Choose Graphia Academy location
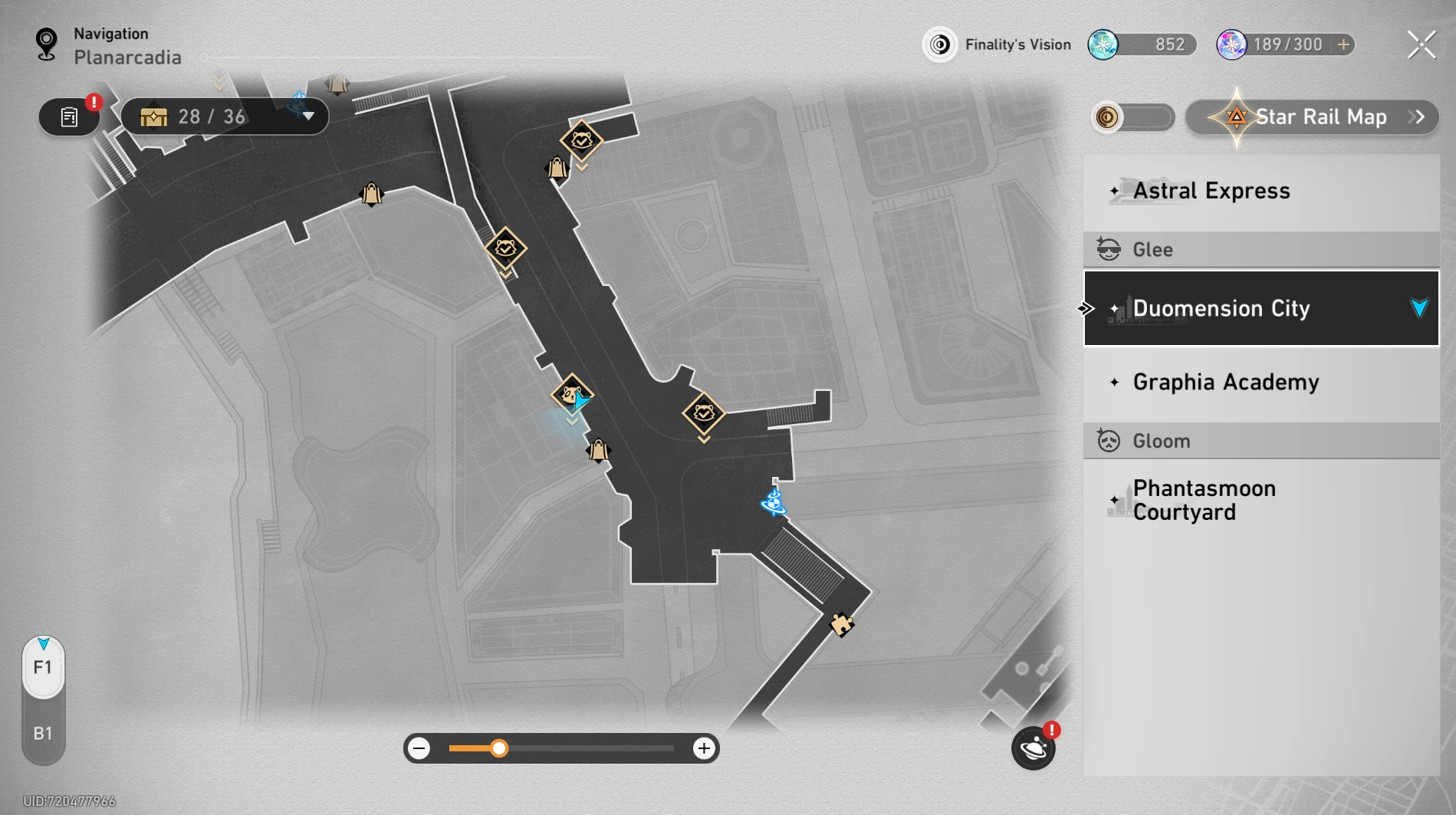Viewport: 1456px width, 815px height. (1260, 383)
